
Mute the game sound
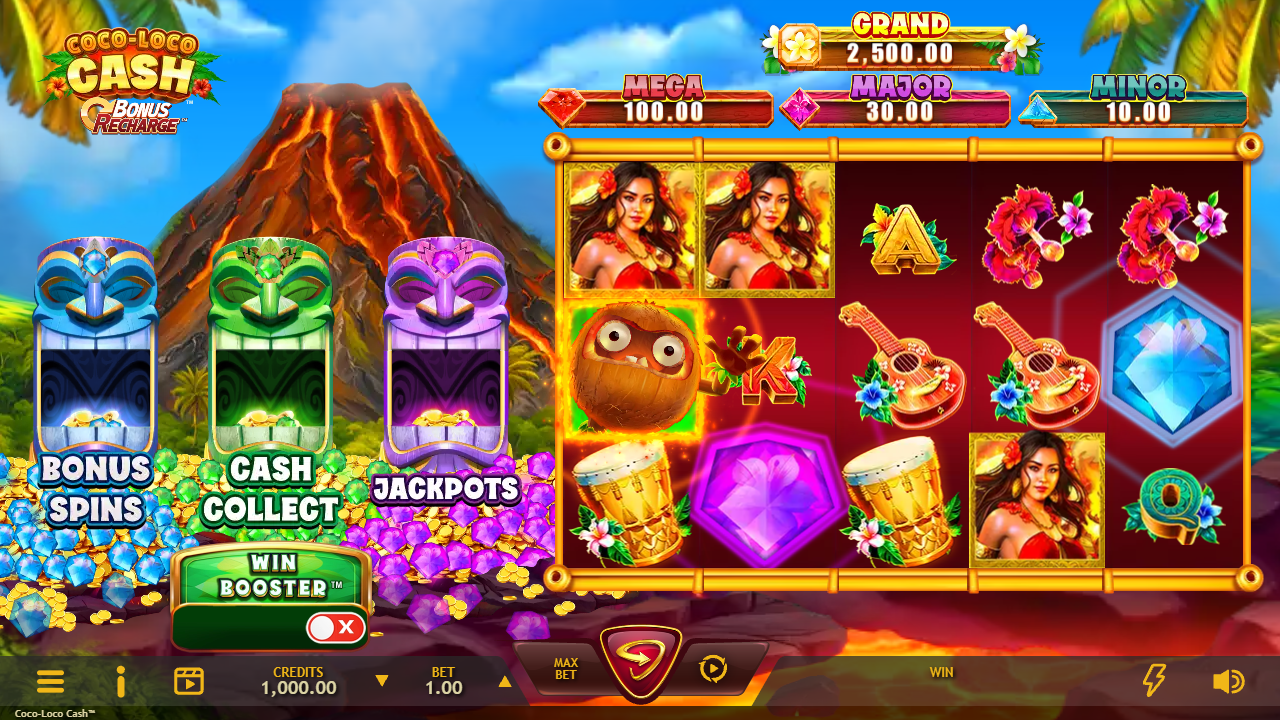pyautogui.click(x=1227, y=682)
